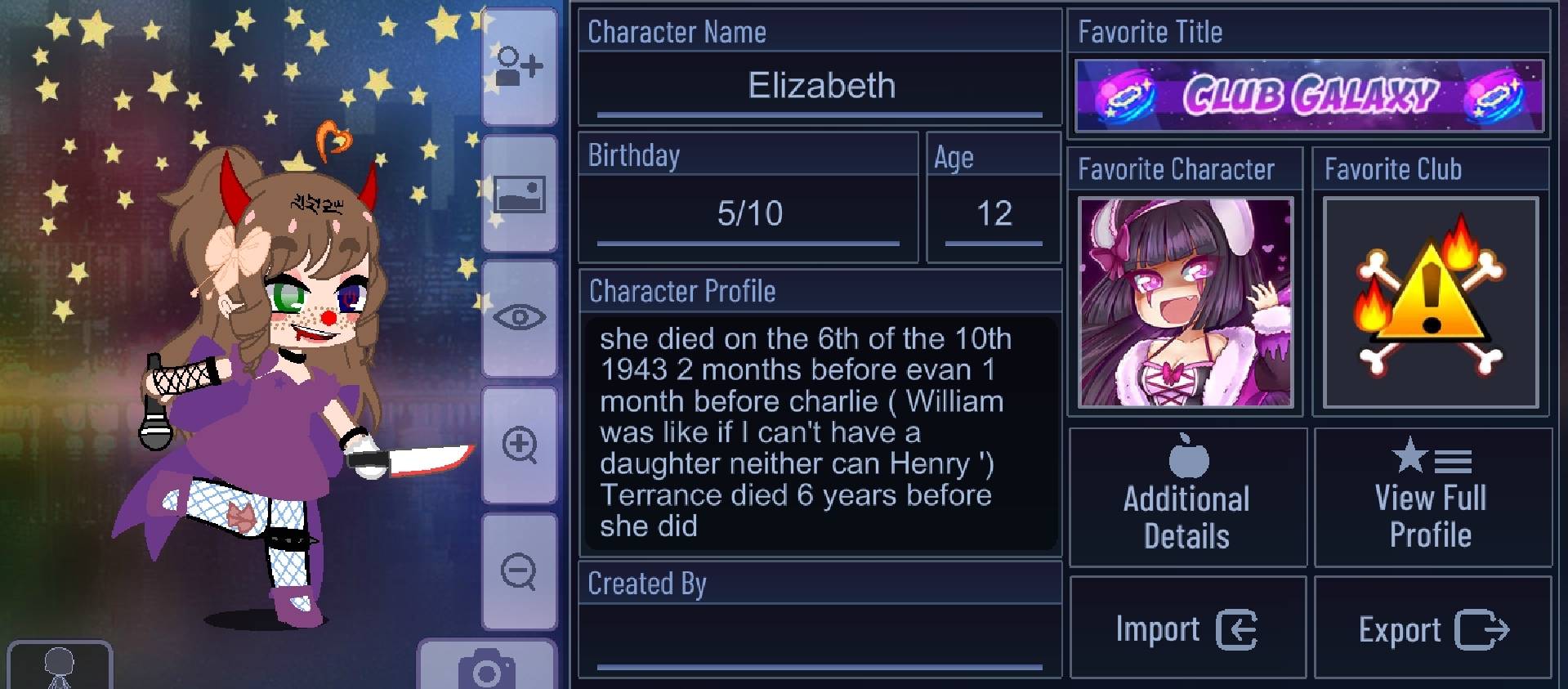Click the empty Created By field
This screenshot has height=689, width=1568.
(820, 639)
